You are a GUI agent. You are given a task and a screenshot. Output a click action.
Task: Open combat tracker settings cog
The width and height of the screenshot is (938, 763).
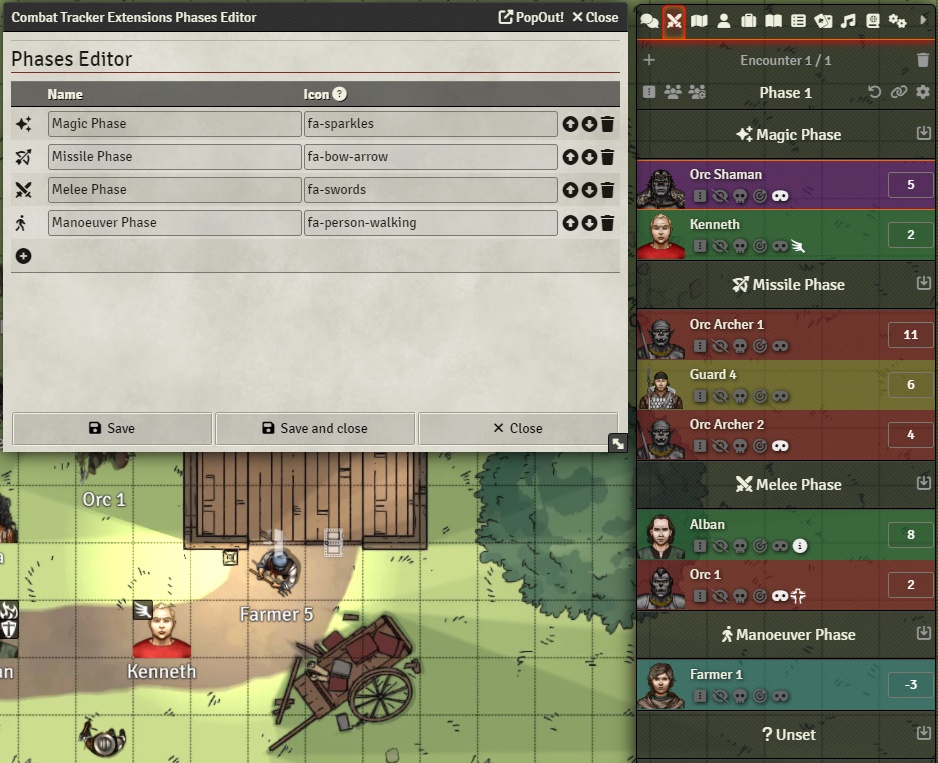(923, 92)
